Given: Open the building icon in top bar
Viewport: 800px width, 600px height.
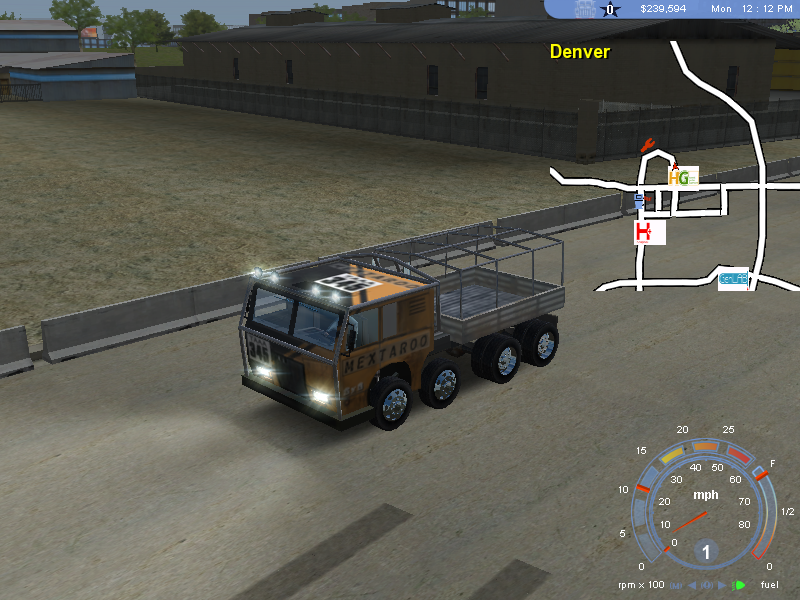Looking at the screenshot, I should (x=585, y=9).
